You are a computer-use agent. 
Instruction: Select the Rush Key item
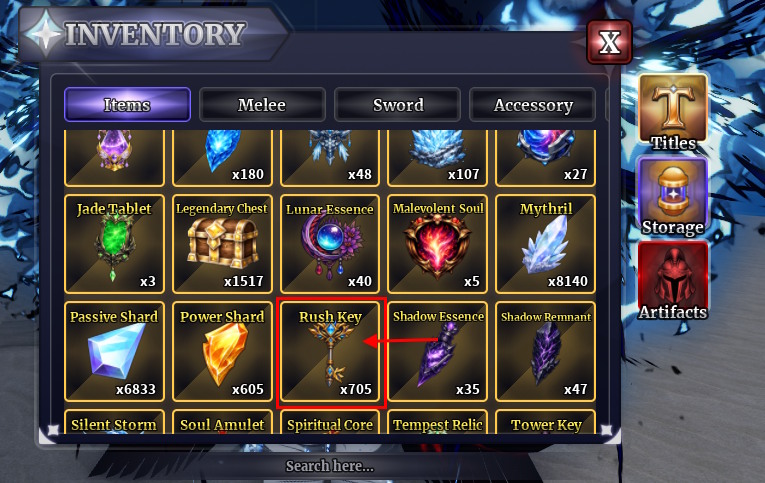tap(330, 351)
